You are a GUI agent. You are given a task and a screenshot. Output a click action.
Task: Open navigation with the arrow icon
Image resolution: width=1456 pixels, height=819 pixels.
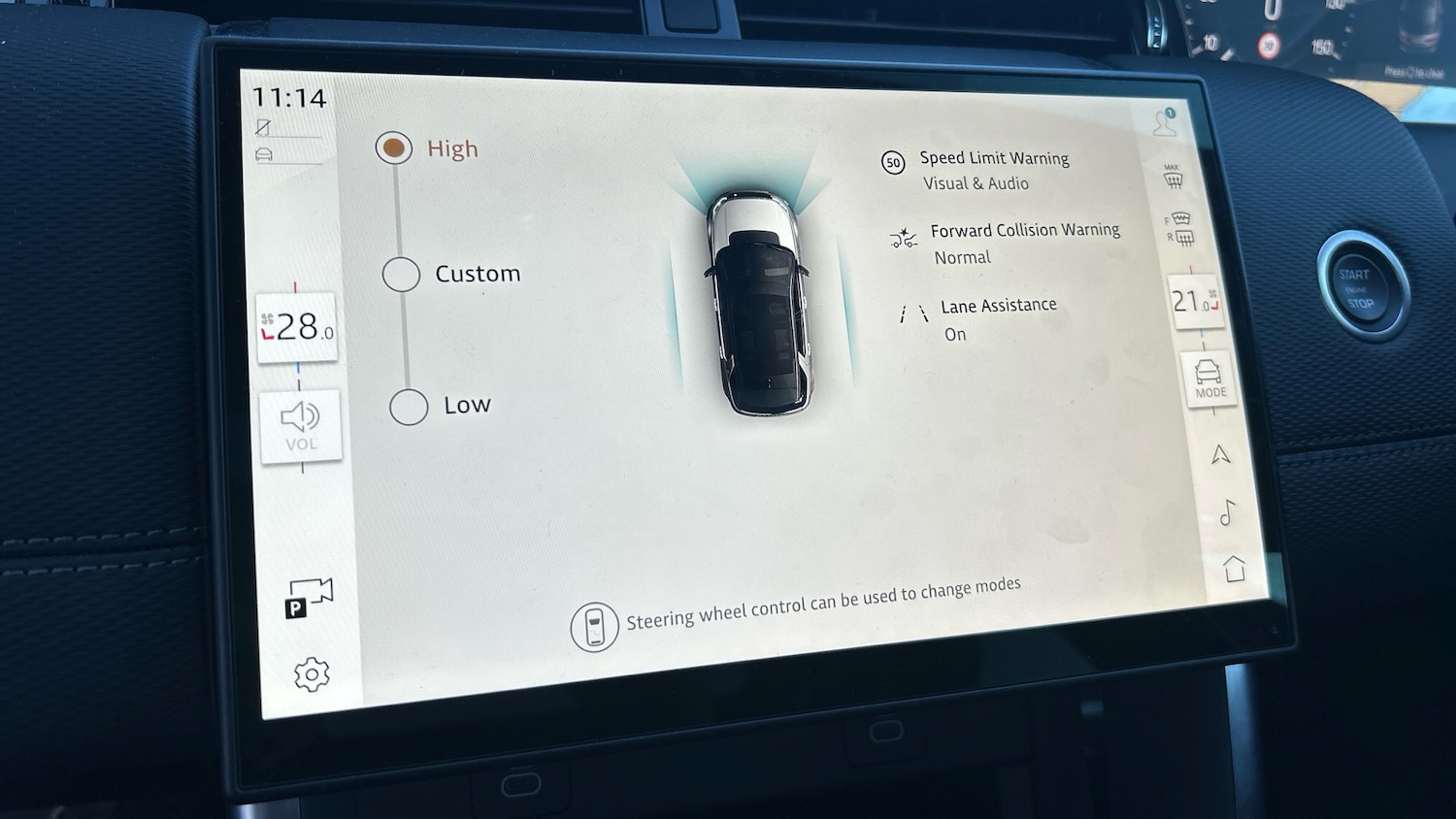click(1220, 454)
